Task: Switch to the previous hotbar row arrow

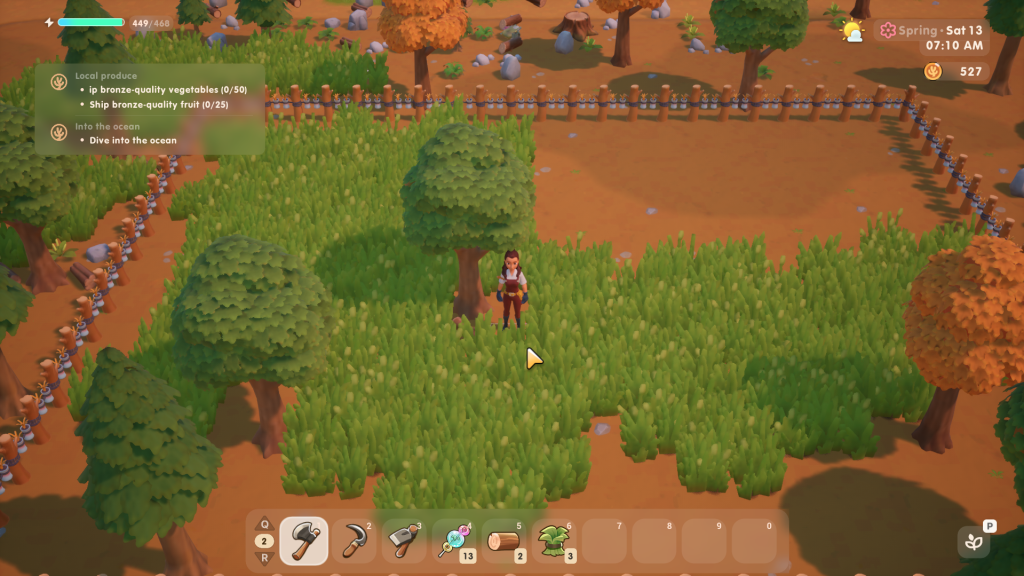Action: coord(265,523)
